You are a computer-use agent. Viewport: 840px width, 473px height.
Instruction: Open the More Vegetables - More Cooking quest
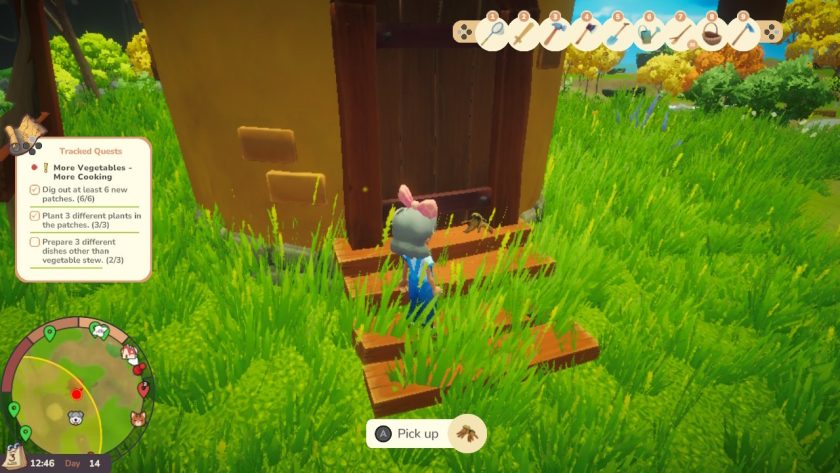tap(93, 173)
